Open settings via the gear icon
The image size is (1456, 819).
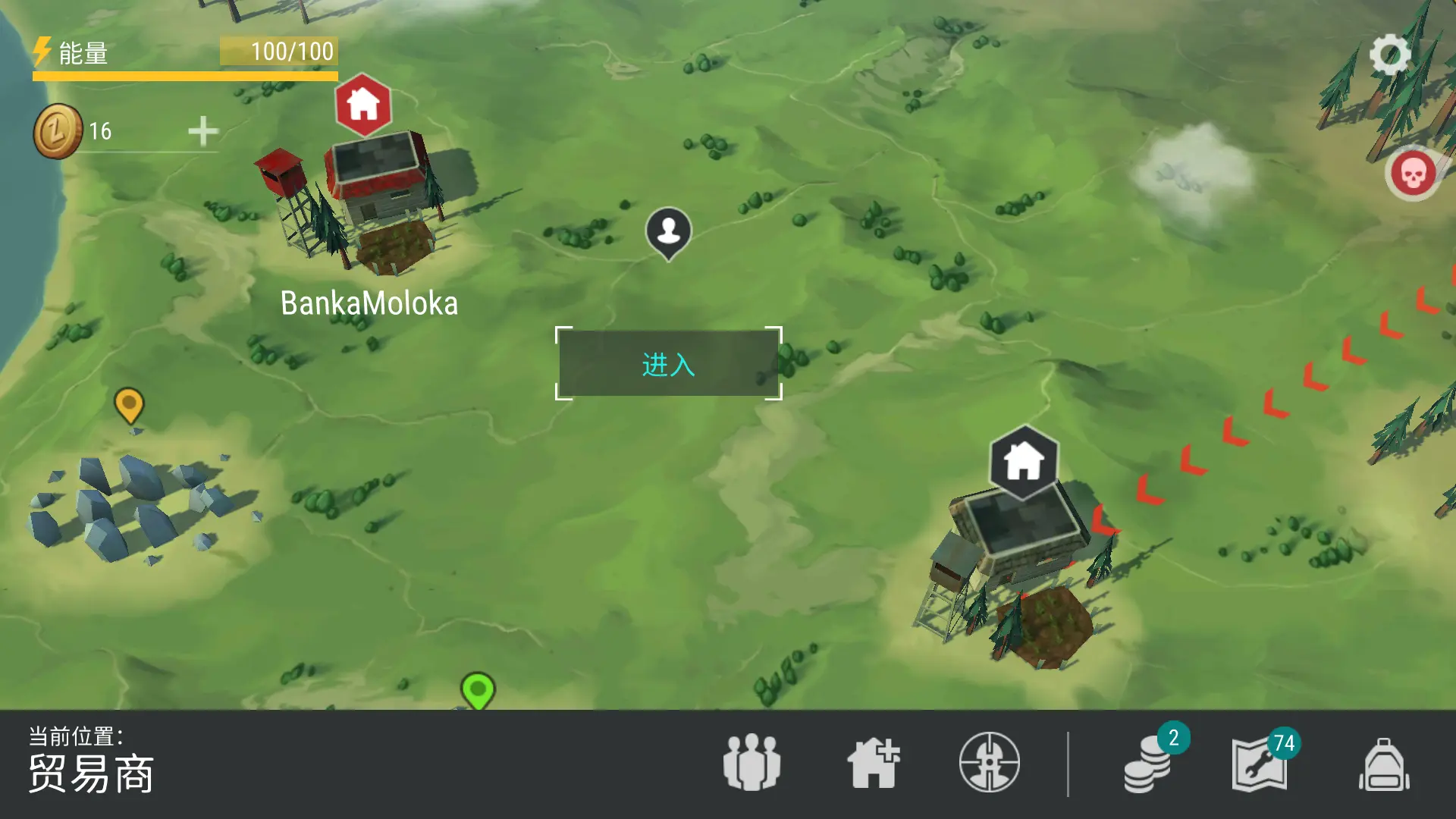[1389, 55]
